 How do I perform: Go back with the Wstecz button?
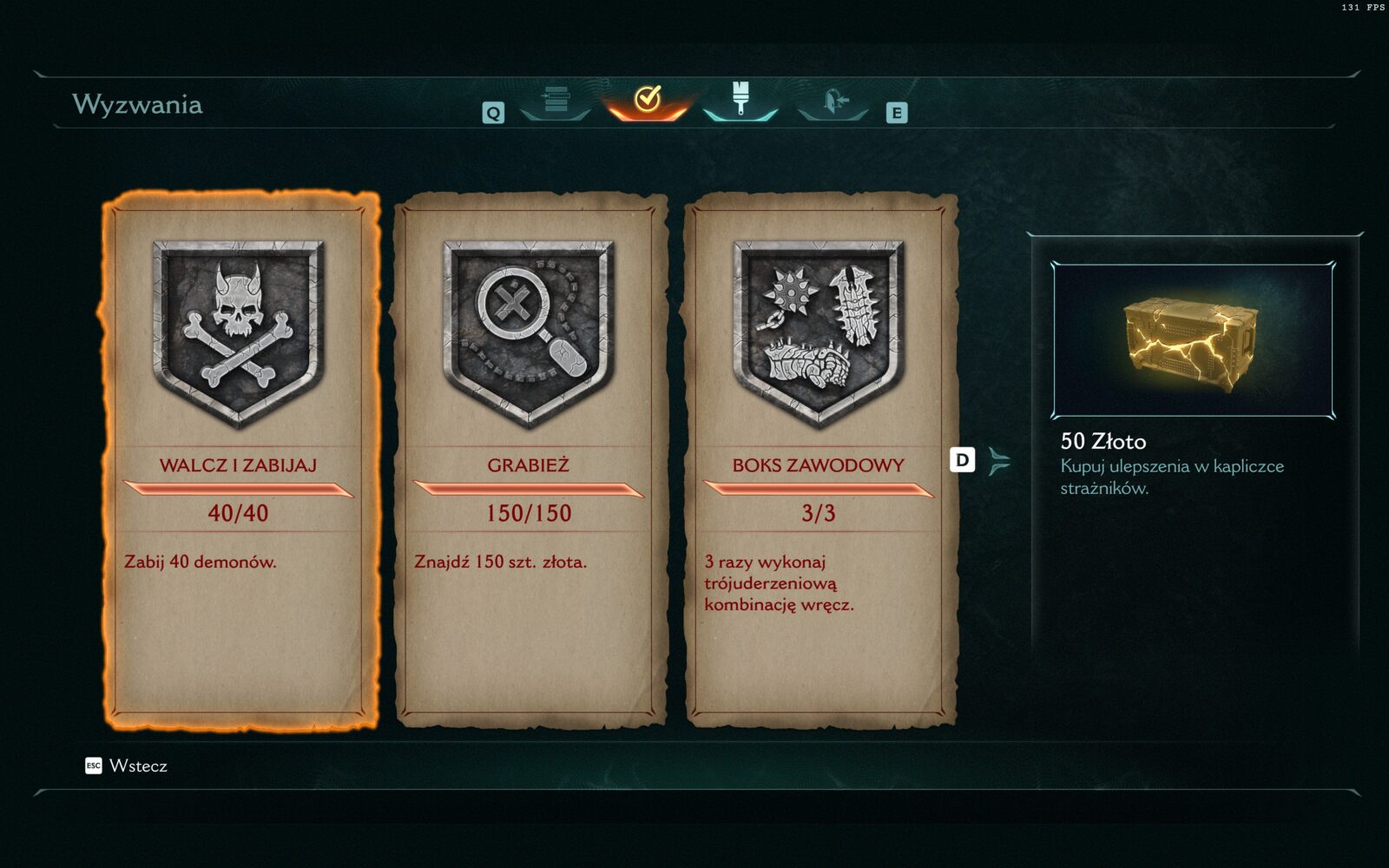pos(127,766)
